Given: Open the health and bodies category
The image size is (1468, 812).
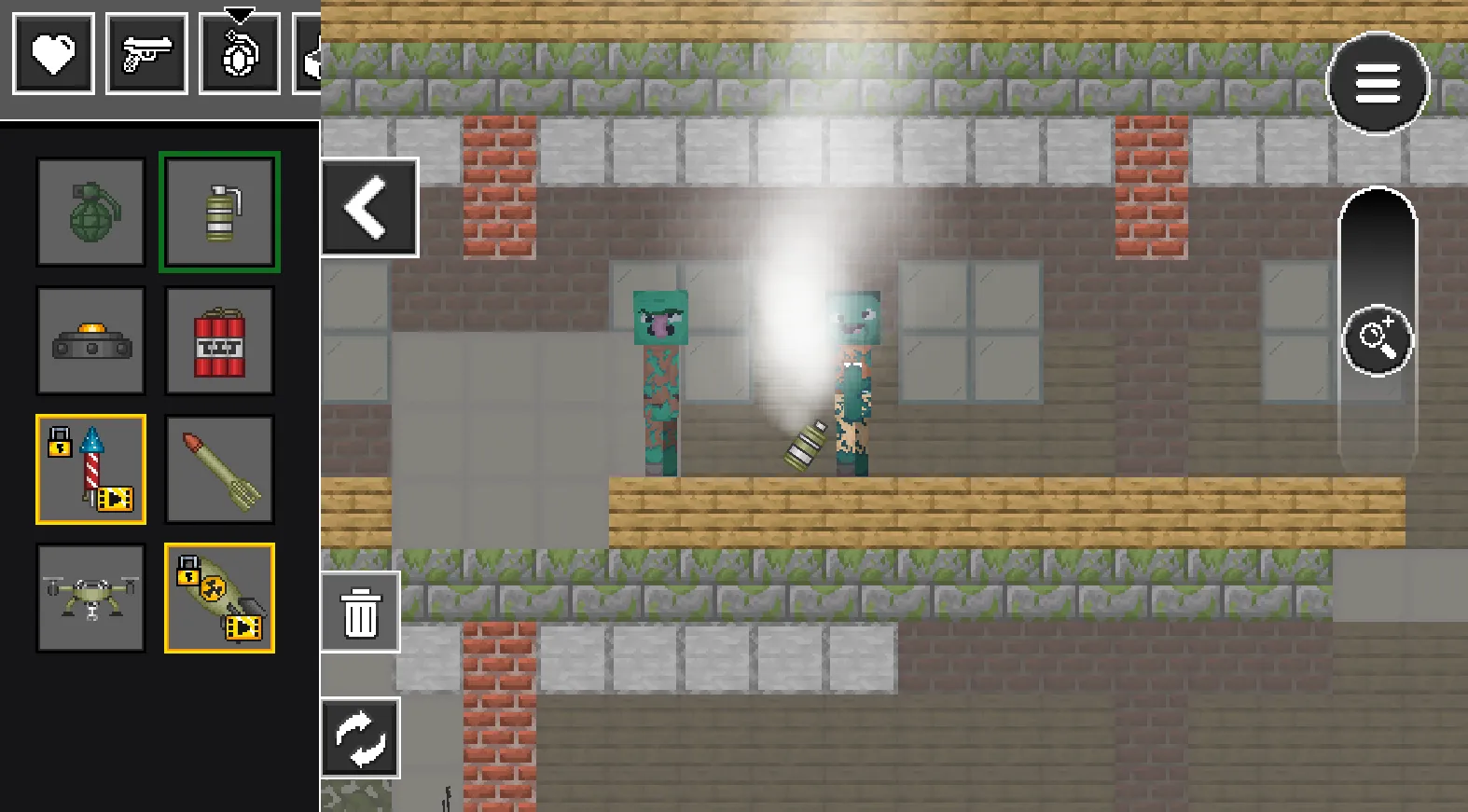Looking at the screenshot, I should tap(53, 53).
